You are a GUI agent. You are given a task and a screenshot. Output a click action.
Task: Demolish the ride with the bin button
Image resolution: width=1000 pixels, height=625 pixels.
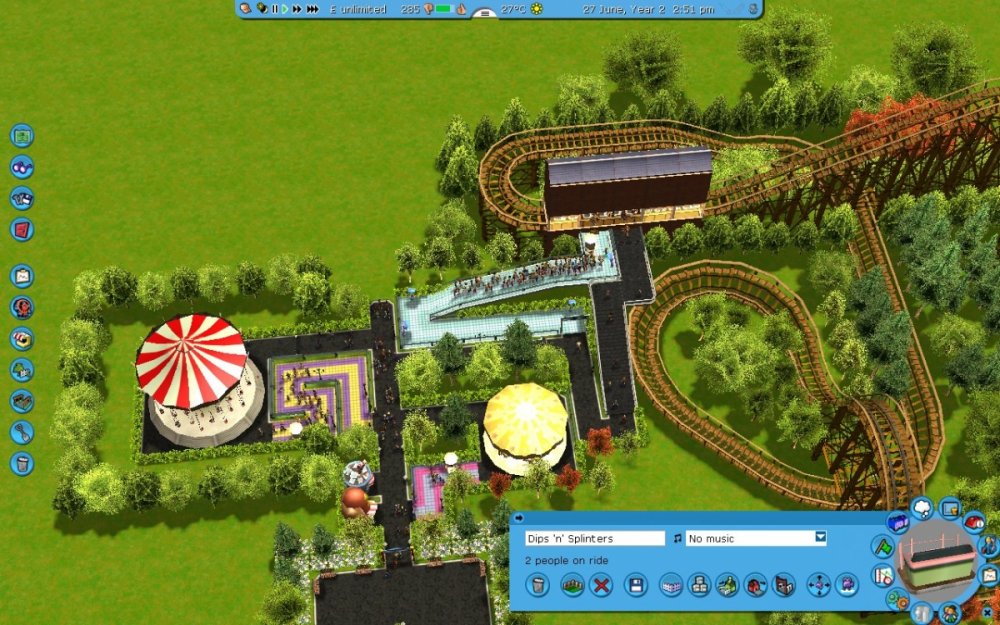(x=538, y=585)
